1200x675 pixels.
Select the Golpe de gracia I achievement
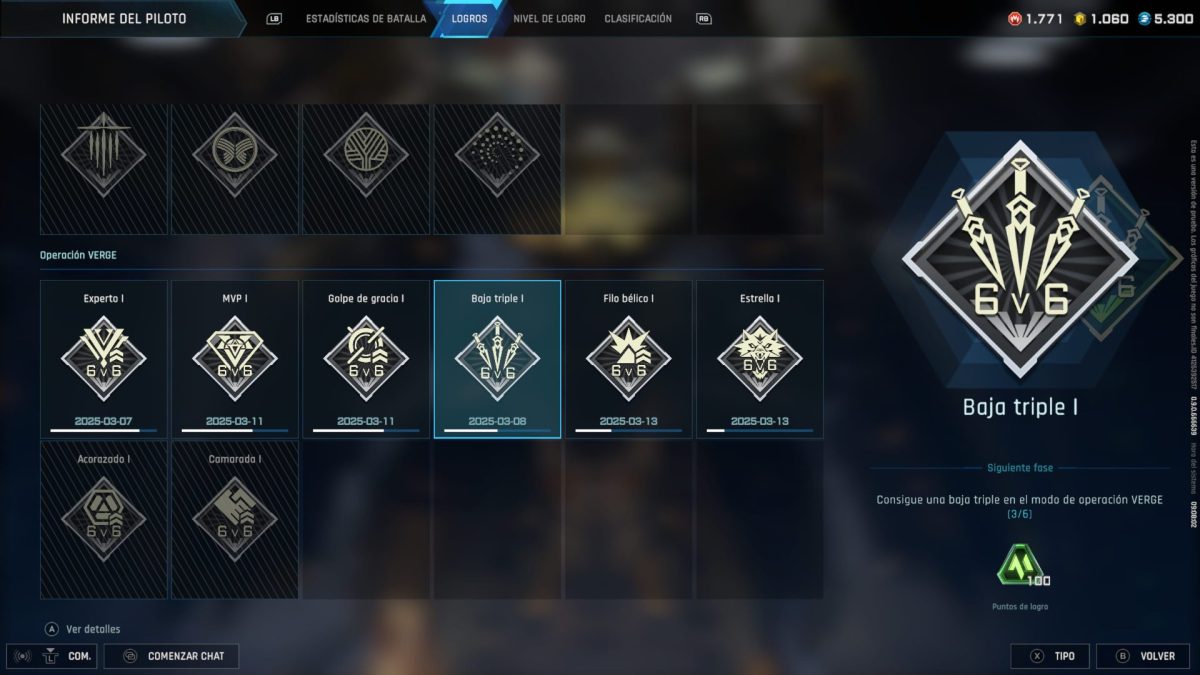pyautogui.click(x=366, y=359)
